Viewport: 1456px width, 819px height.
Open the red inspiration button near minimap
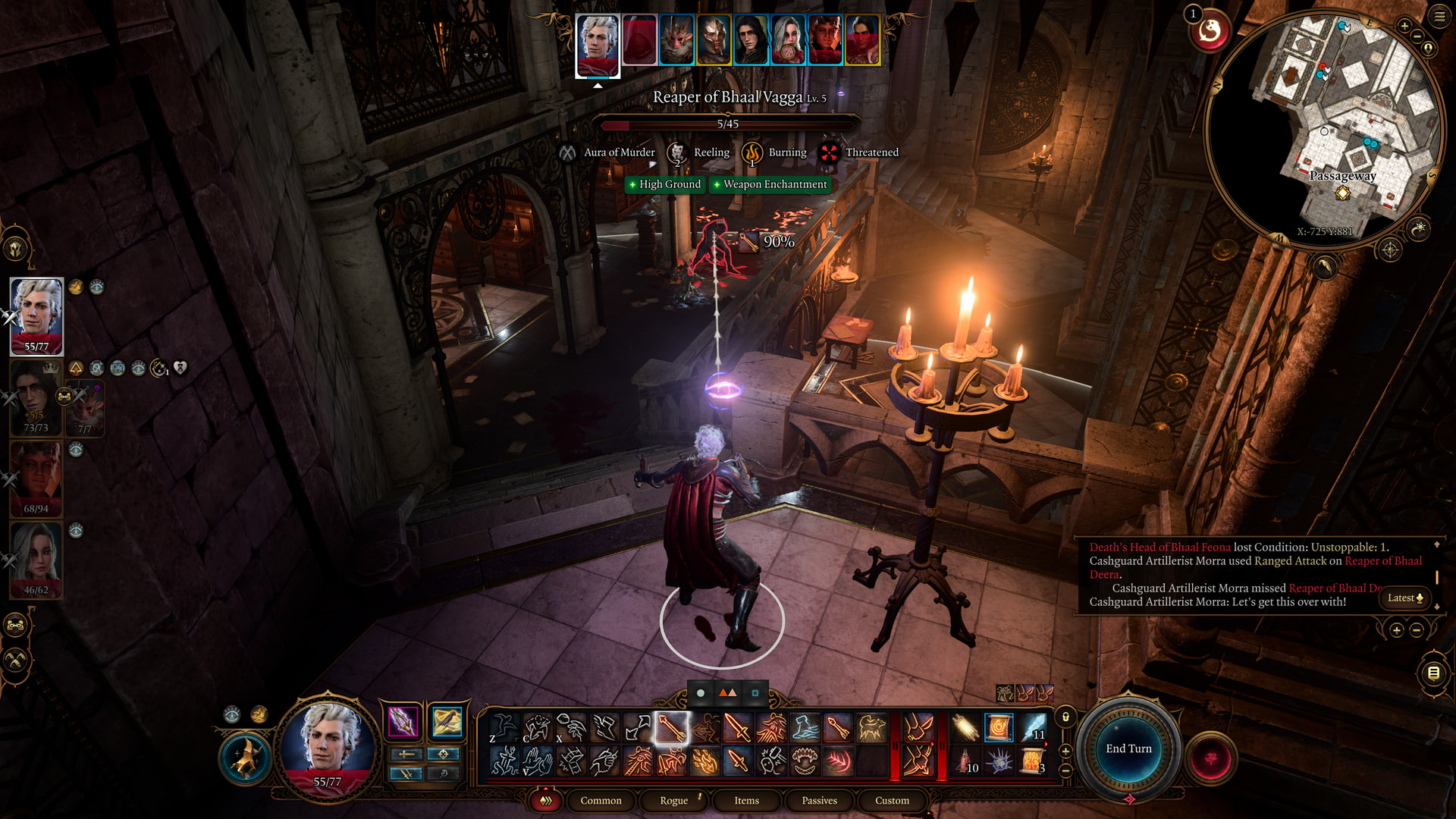[1210, 32]
